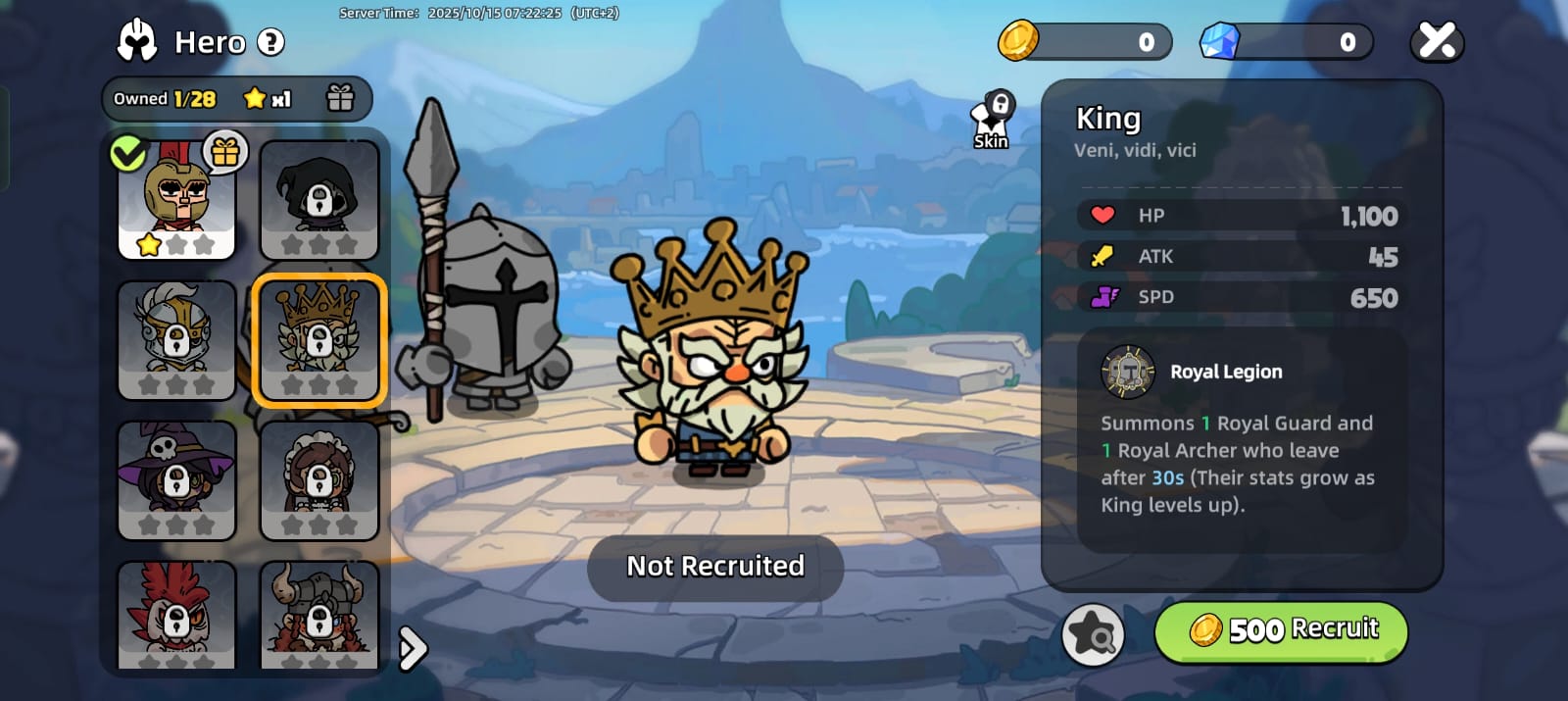Select the black hooded hero portrait
Image resolution: width=1568 pixels, height=701 pixels.
(x=318, y=200)
